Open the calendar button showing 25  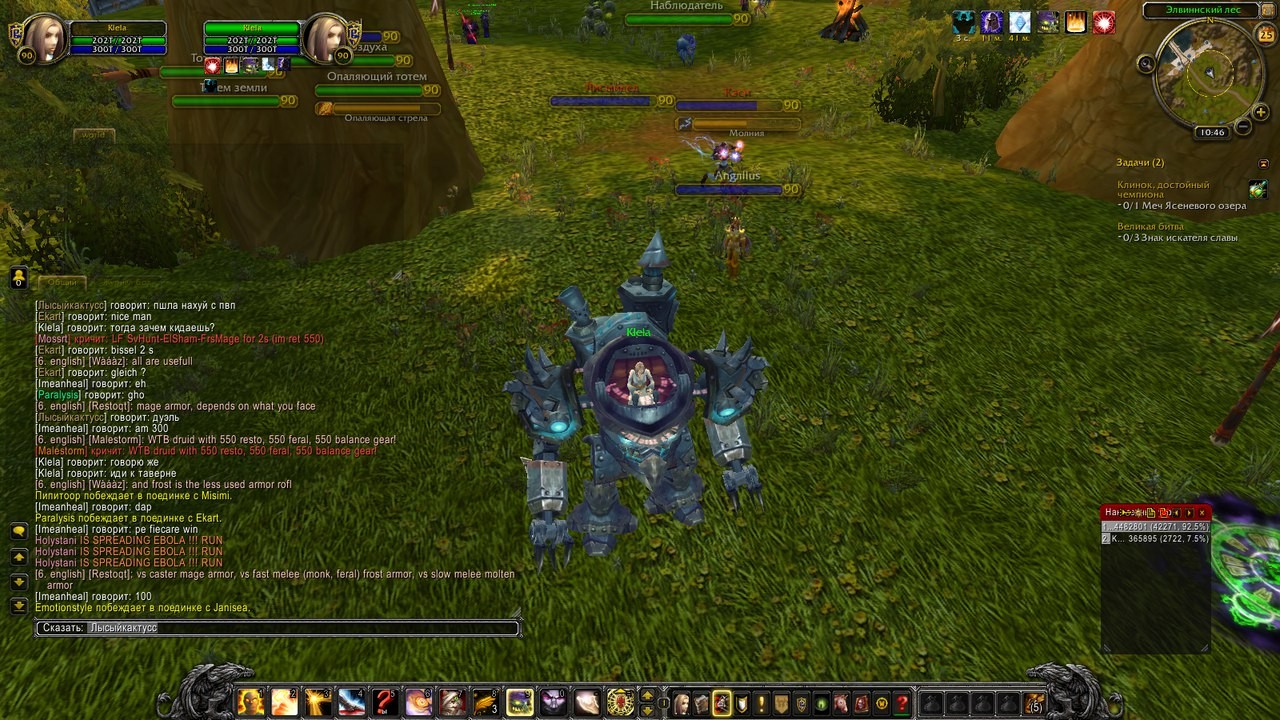1266,35
